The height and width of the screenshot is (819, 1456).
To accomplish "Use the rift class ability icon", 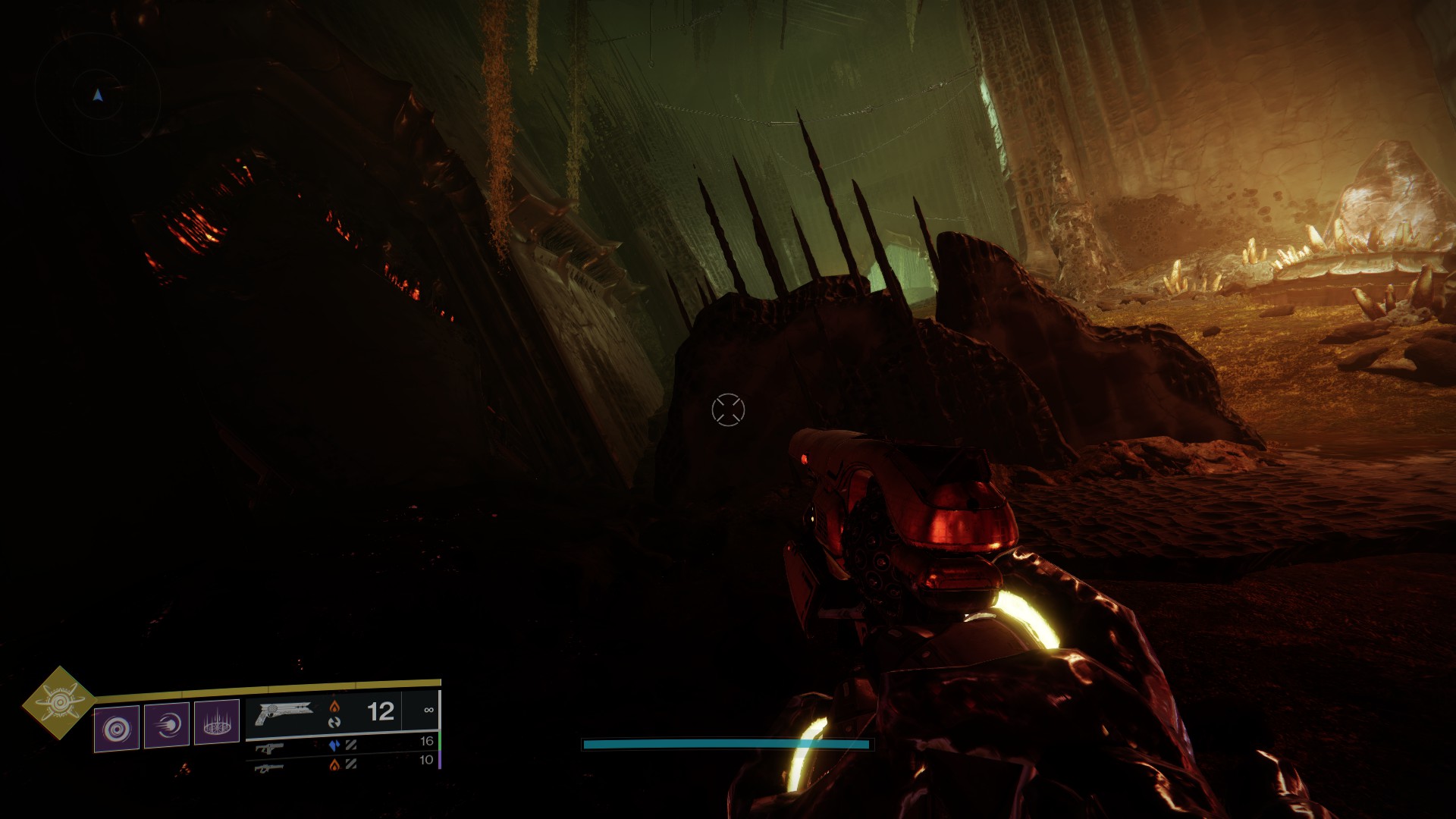I will point(217,722).
